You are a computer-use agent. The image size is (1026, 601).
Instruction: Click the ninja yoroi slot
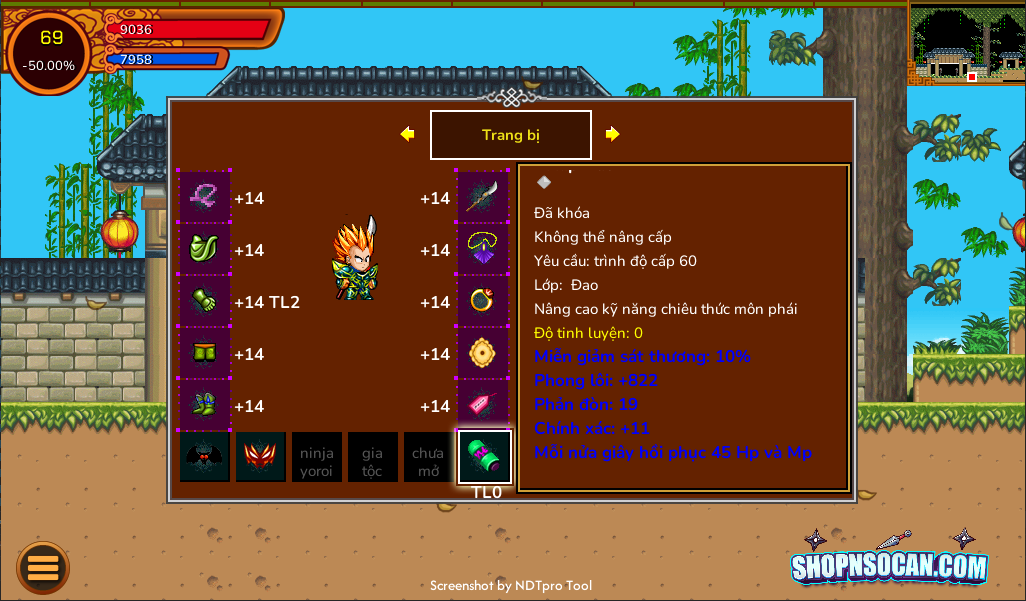pyautogui.click(x=317, y=458)
